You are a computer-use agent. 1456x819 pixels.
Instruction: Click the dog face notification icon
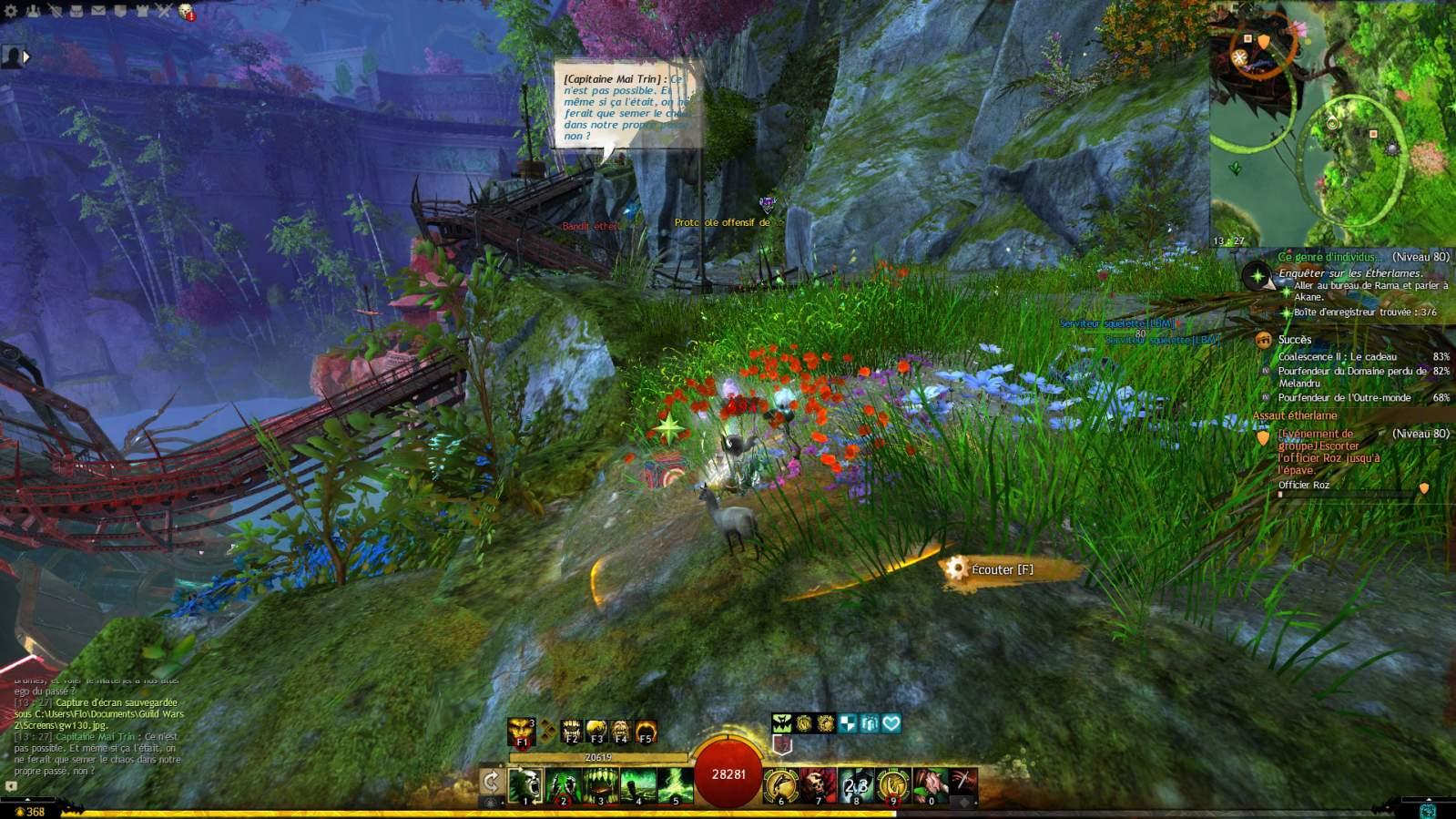click(186, 12)
